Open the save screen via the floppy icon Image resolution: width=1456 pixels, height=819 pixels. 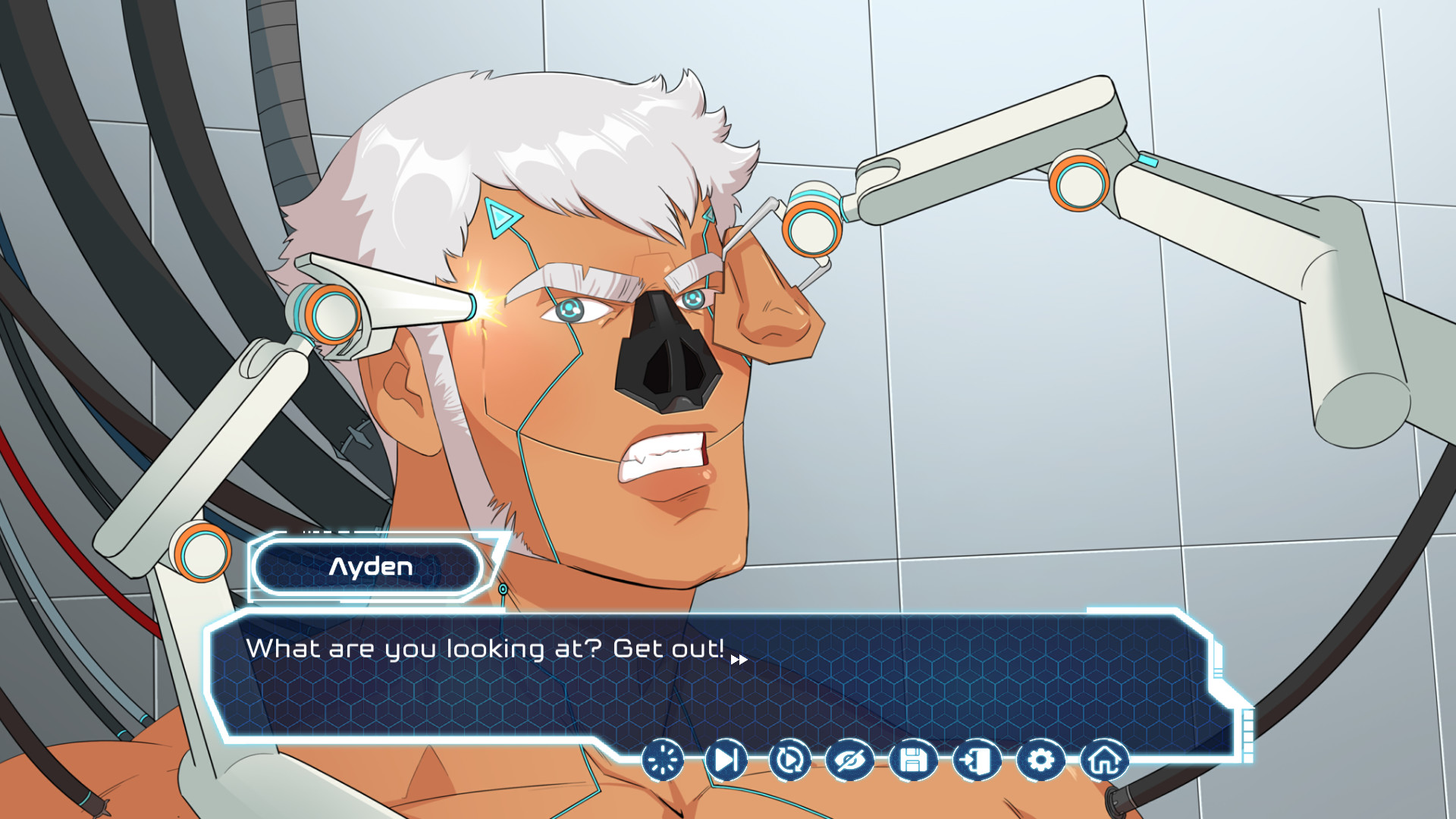pos(914,759)
